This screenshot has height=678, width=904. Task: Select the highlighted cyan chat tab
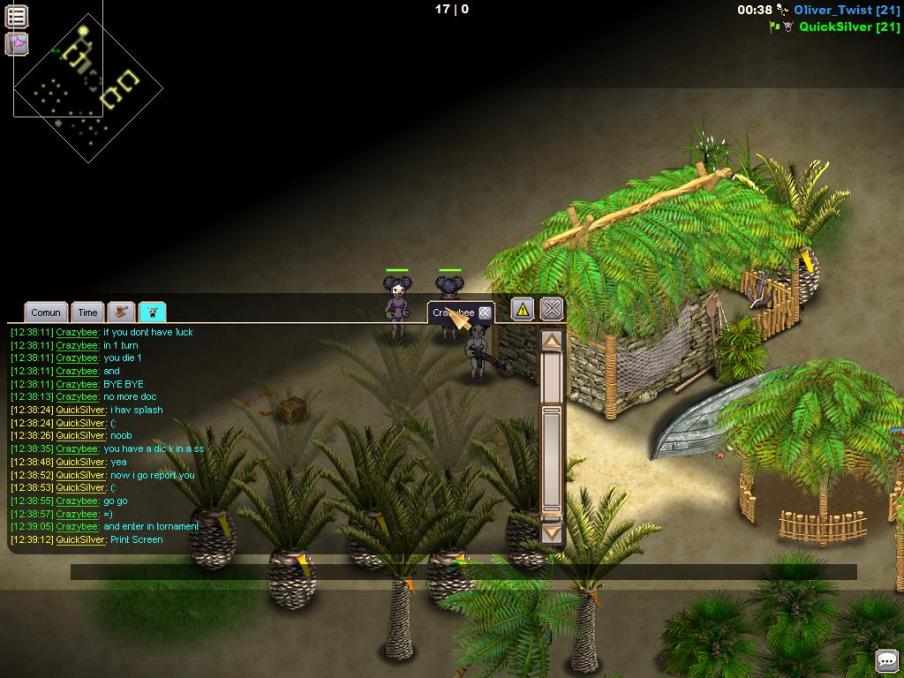[x=153, y=313]
